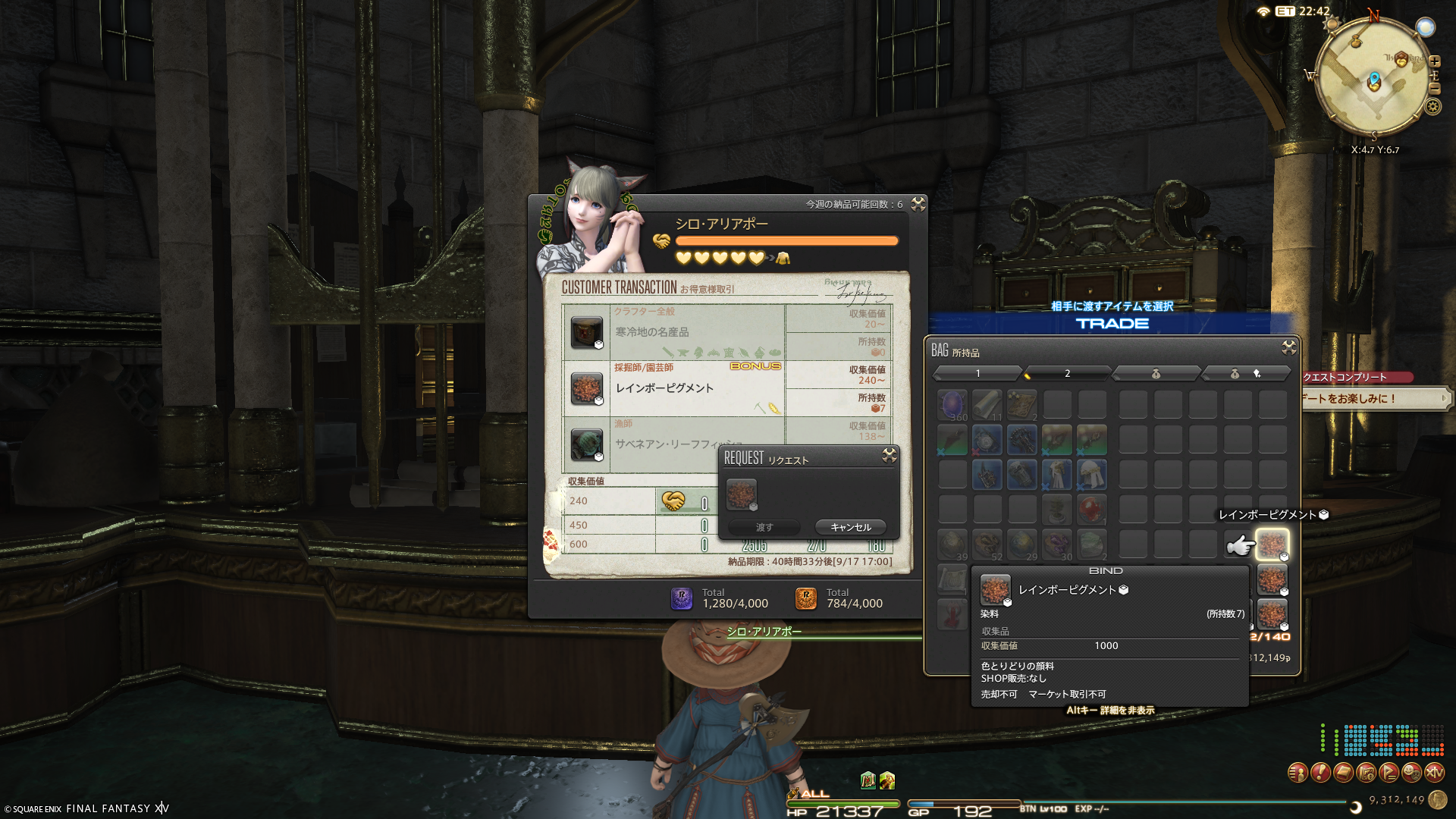This screenshot has width=1456, height=819.
Task: Switch to bag tab 1
Action: tap(977, 373)
